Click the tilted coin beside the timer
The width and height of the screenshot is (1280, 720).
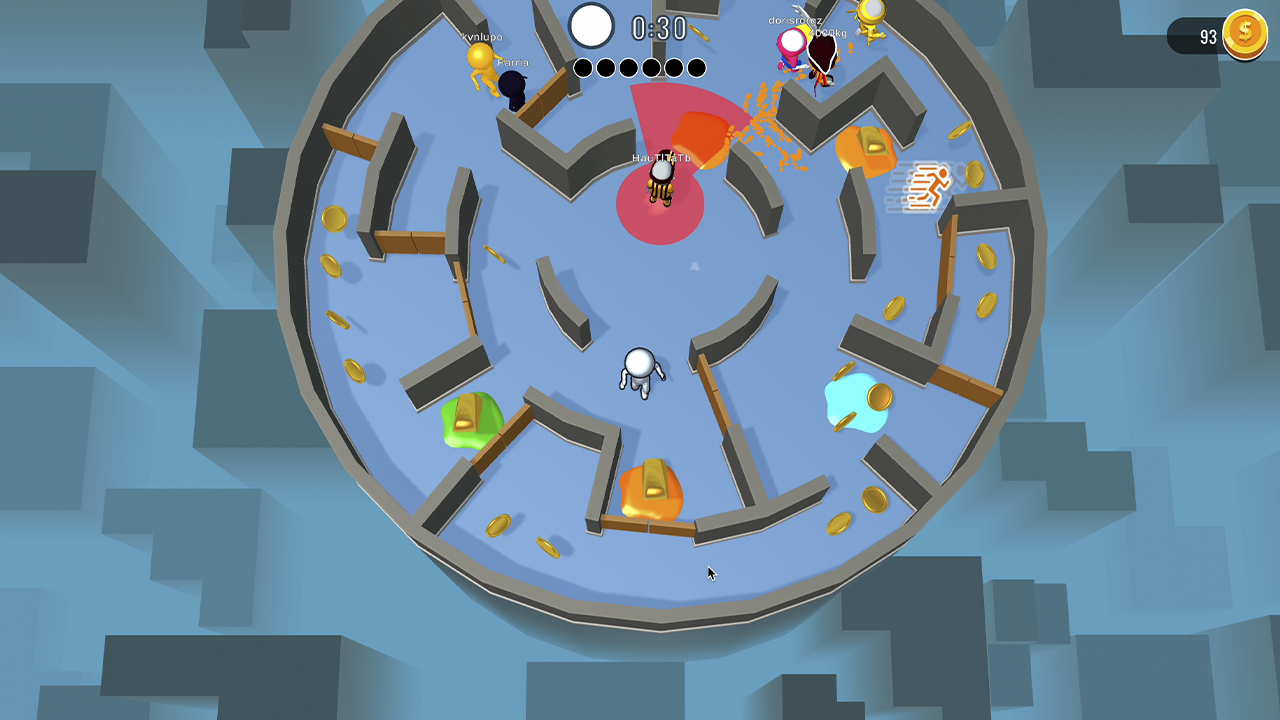point(699,32)
